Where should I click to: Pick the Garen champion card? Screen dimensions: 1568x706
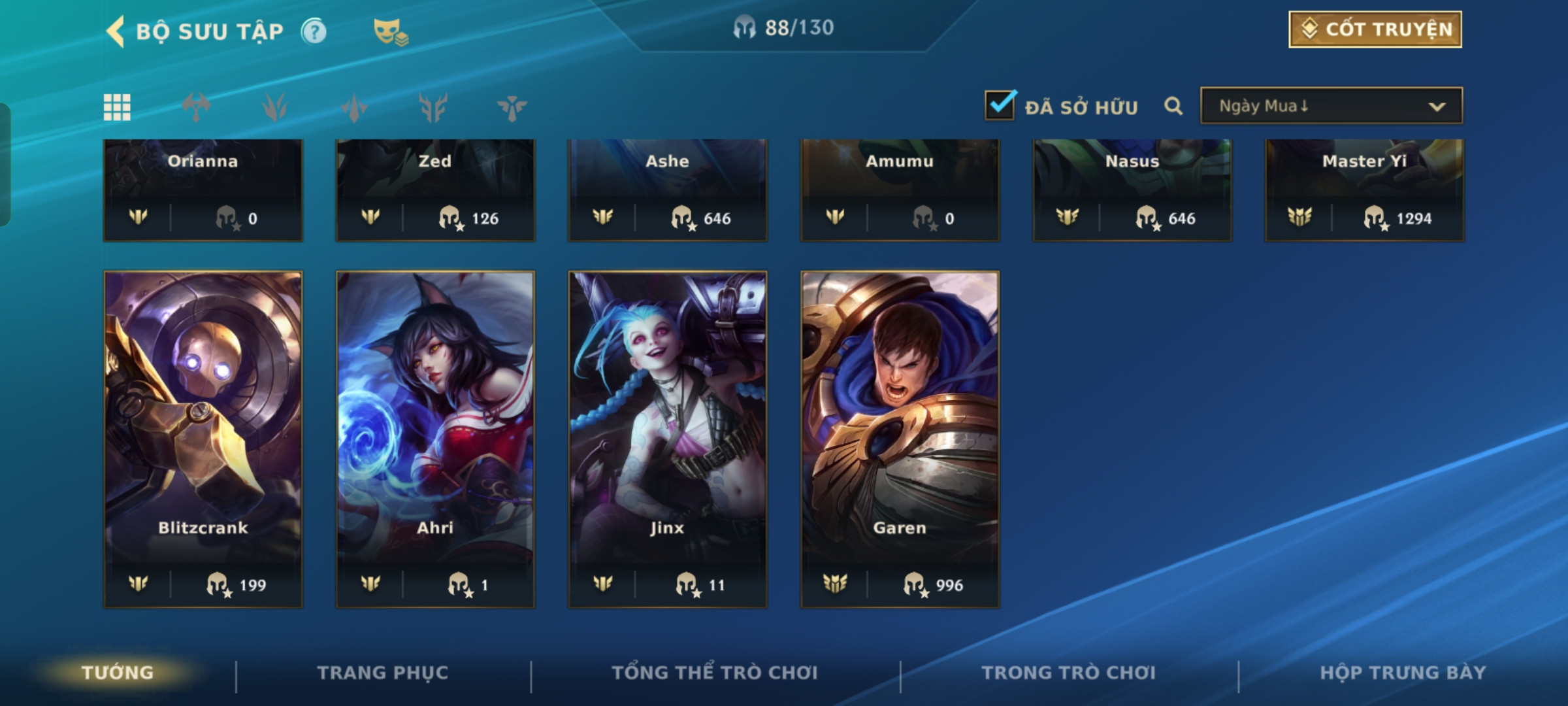pyautogui.click(x=900, y=439)
